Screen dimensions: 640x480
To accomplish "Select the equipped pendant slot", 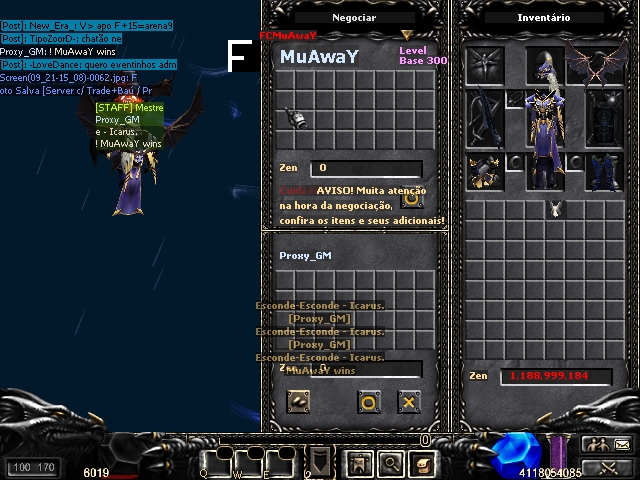I will click(515, 100).
